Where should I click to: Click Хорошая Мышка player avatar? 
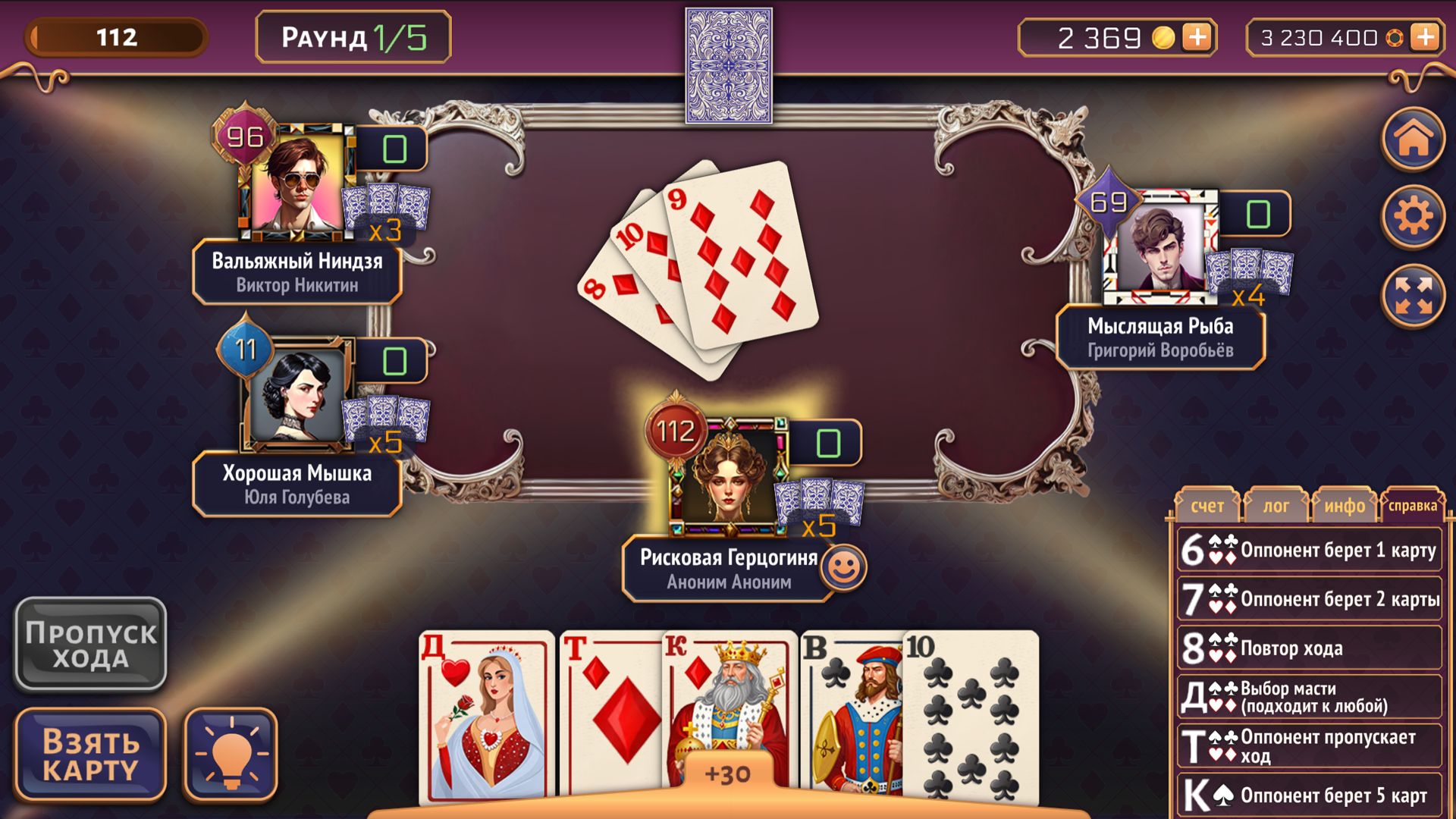coord(296,394)
